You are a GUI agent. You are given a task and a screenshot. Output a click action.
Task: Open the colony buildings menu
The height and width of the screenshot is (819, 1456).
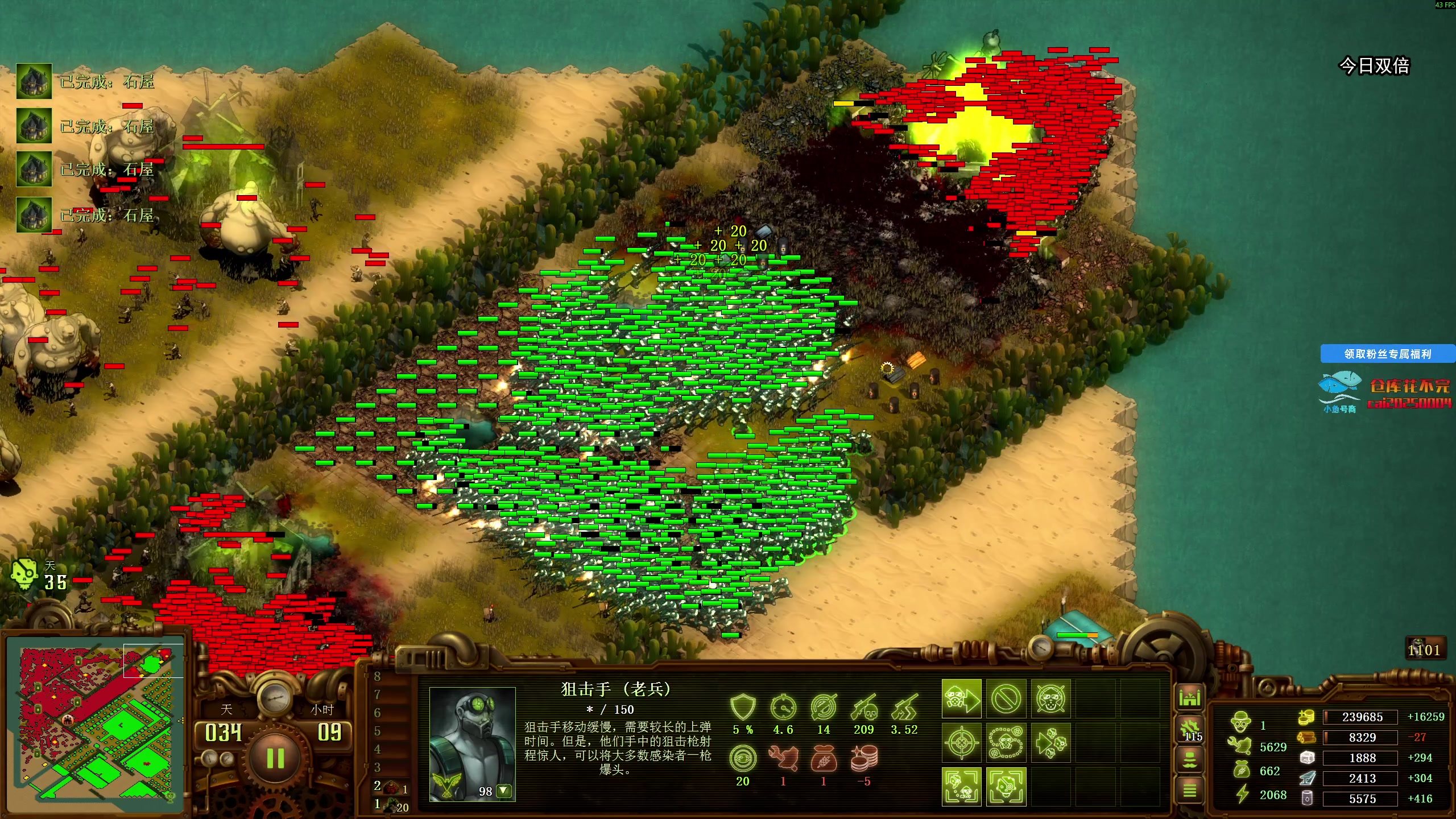(x=1189, y=697)
